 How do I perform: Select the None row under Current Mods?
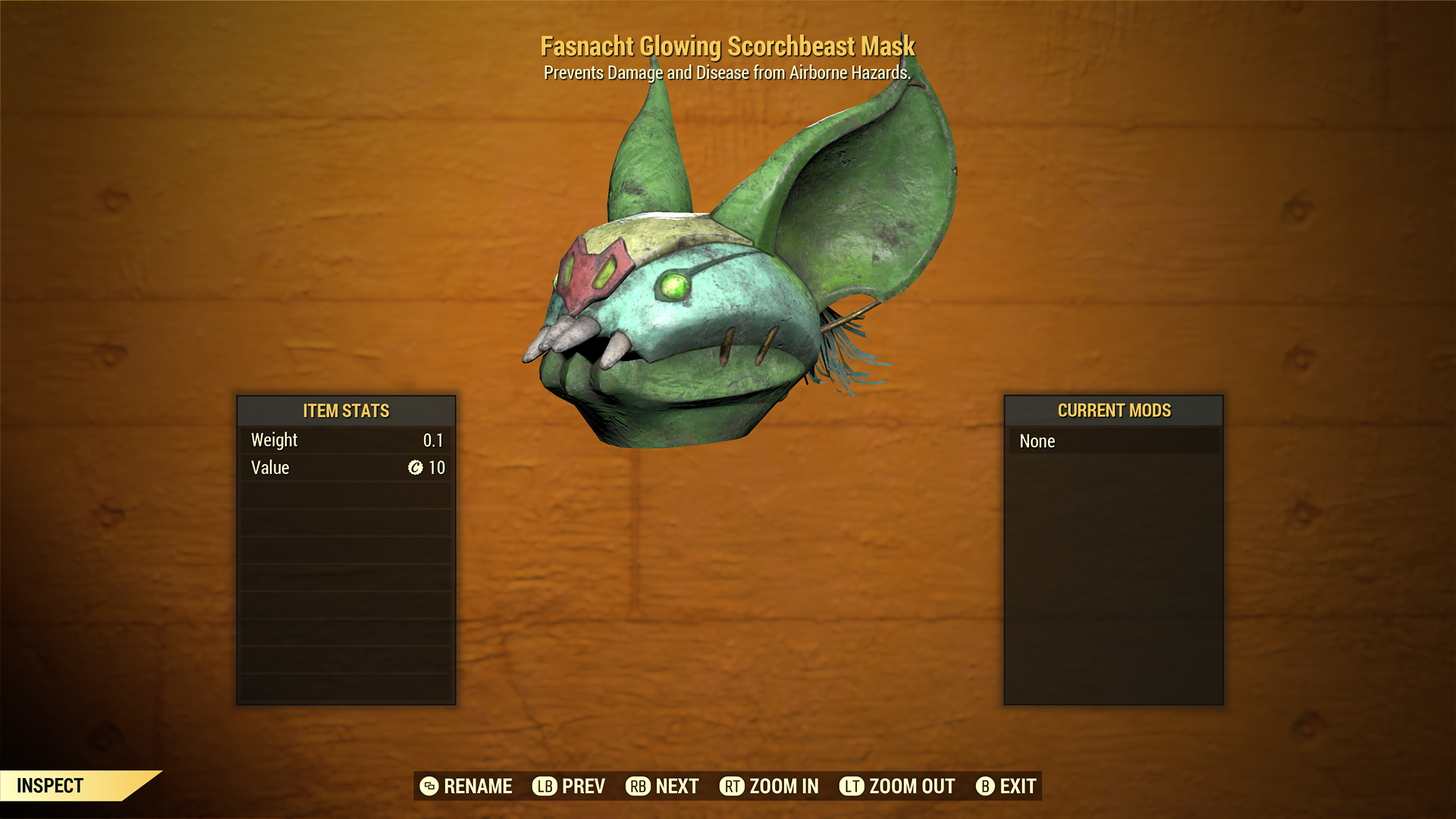[1113, 441]
